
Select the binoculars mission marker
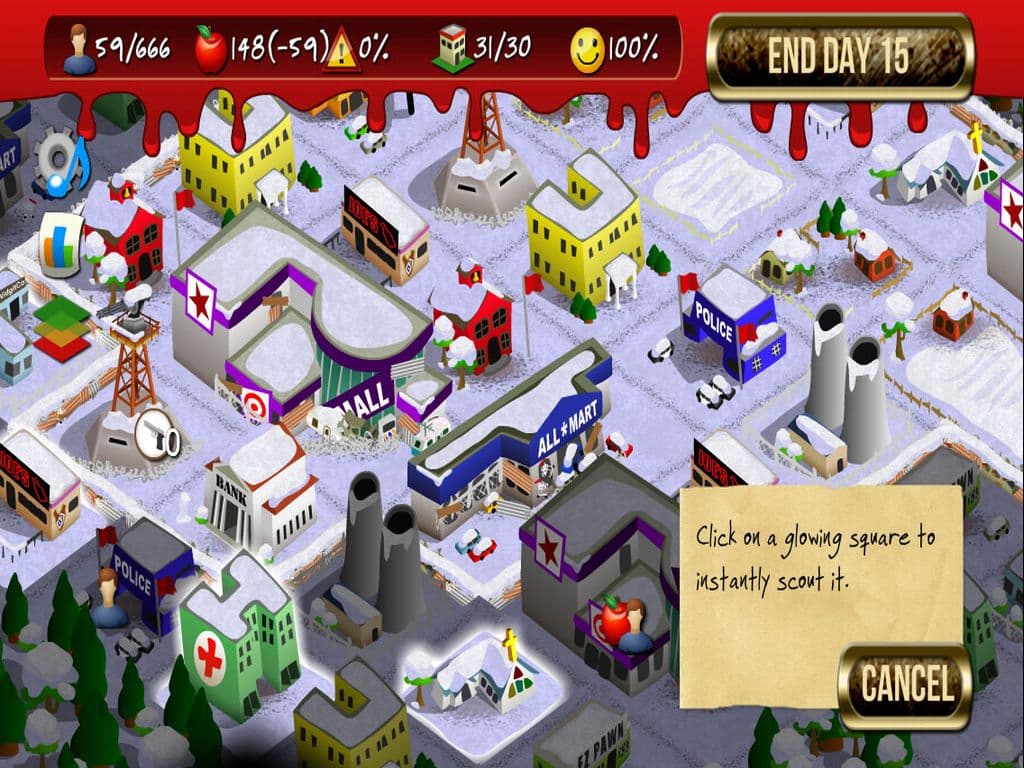tap(158, 437)
